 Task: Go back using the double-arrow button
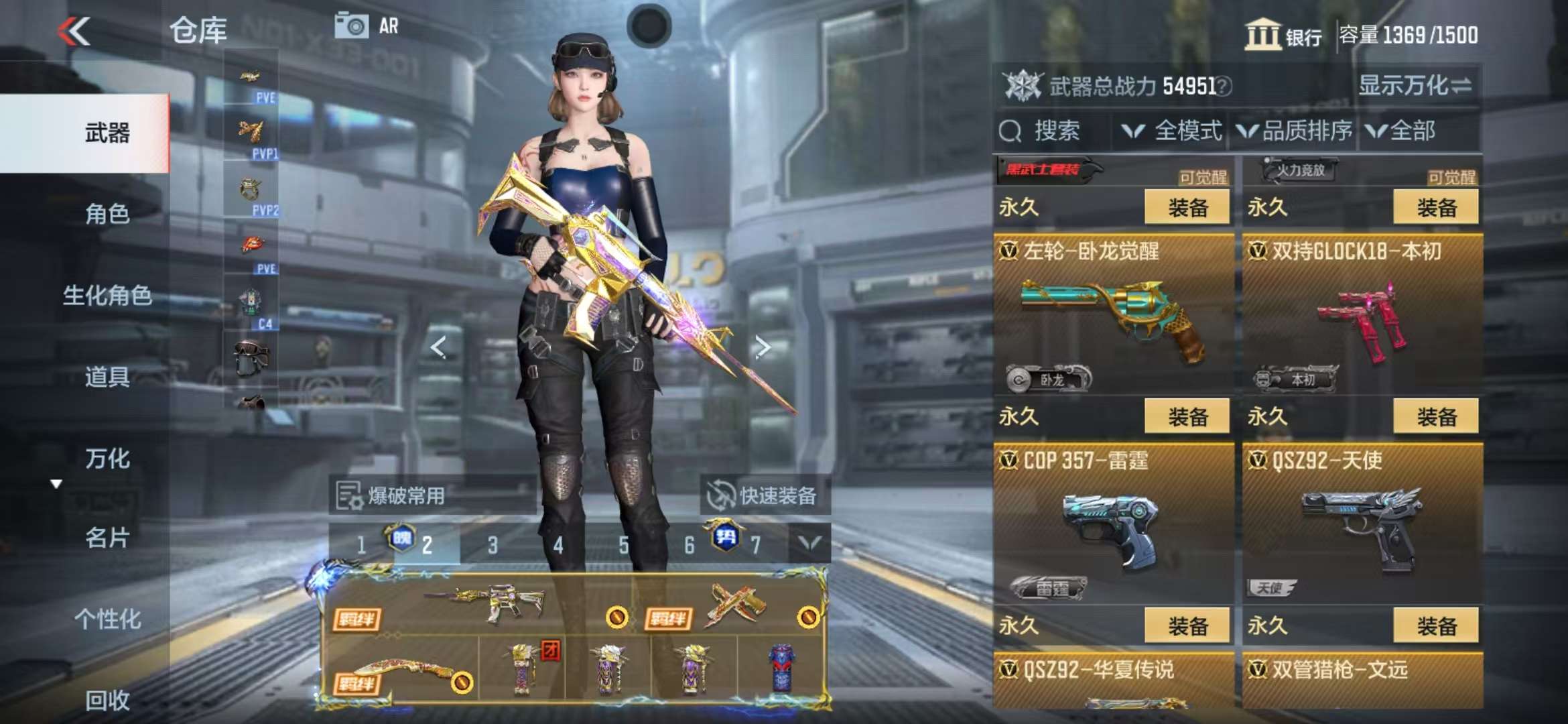click(74, 31)
